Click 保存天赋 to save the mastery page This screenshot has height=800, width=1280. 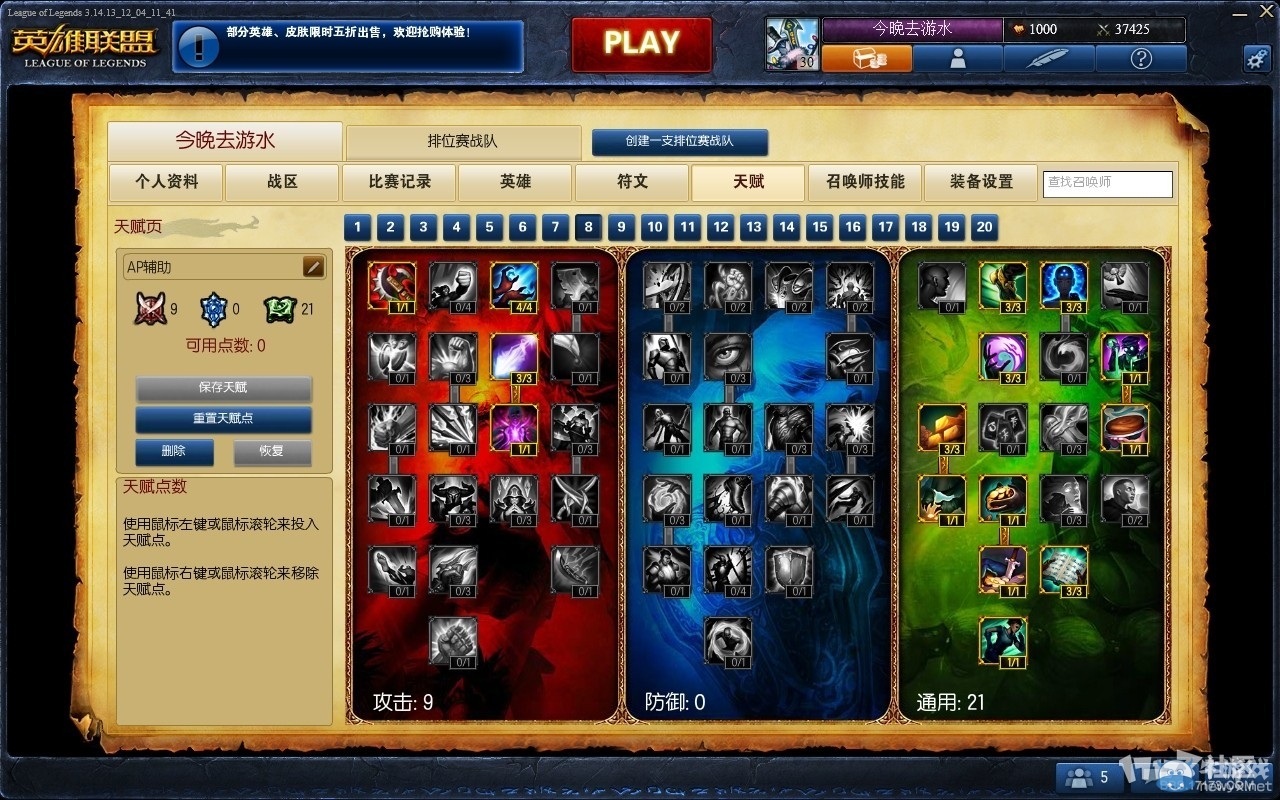[223, 389]
